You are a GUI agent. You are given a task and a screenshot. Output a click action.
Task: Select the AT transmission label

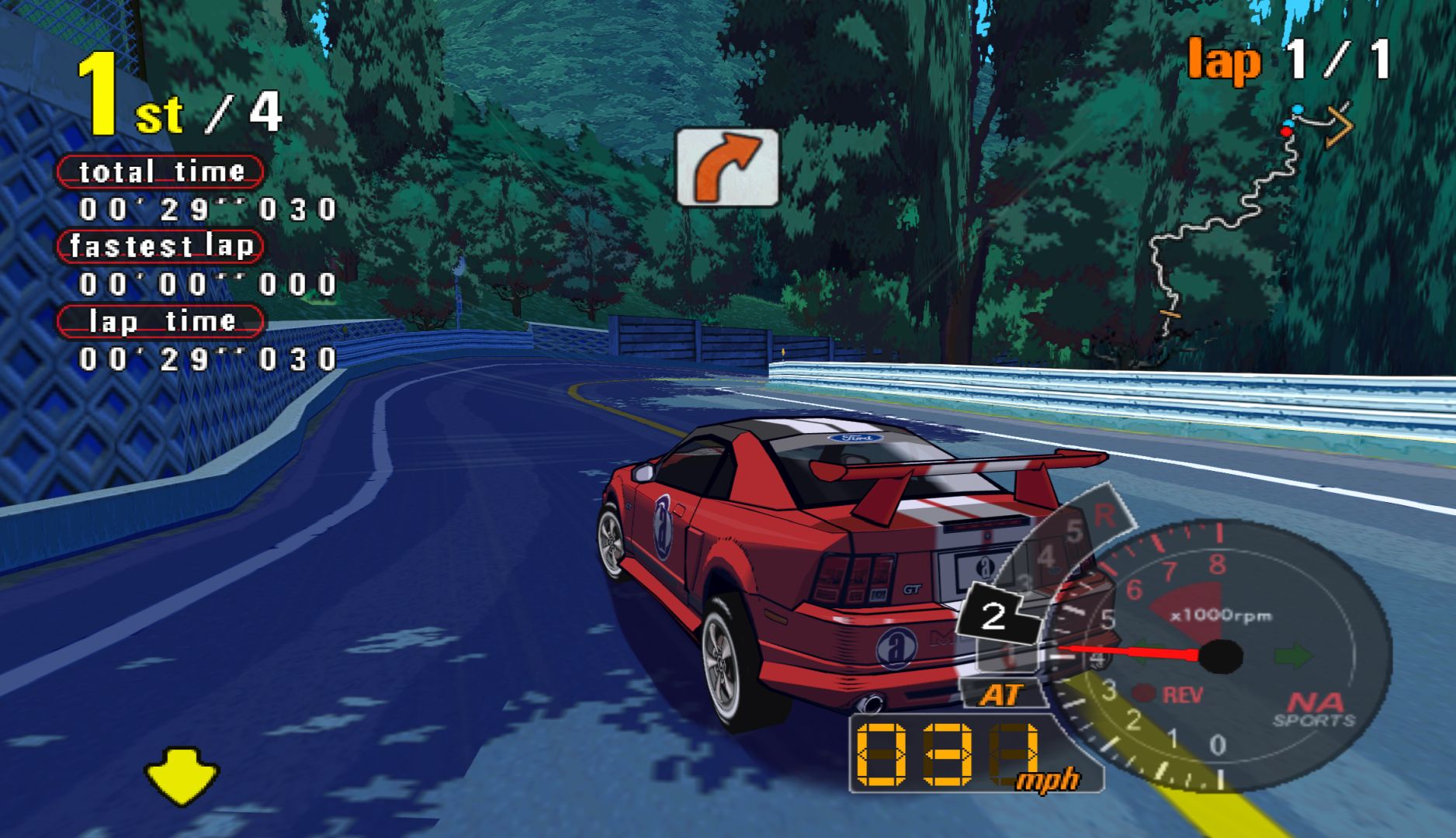pos(1002,694)
